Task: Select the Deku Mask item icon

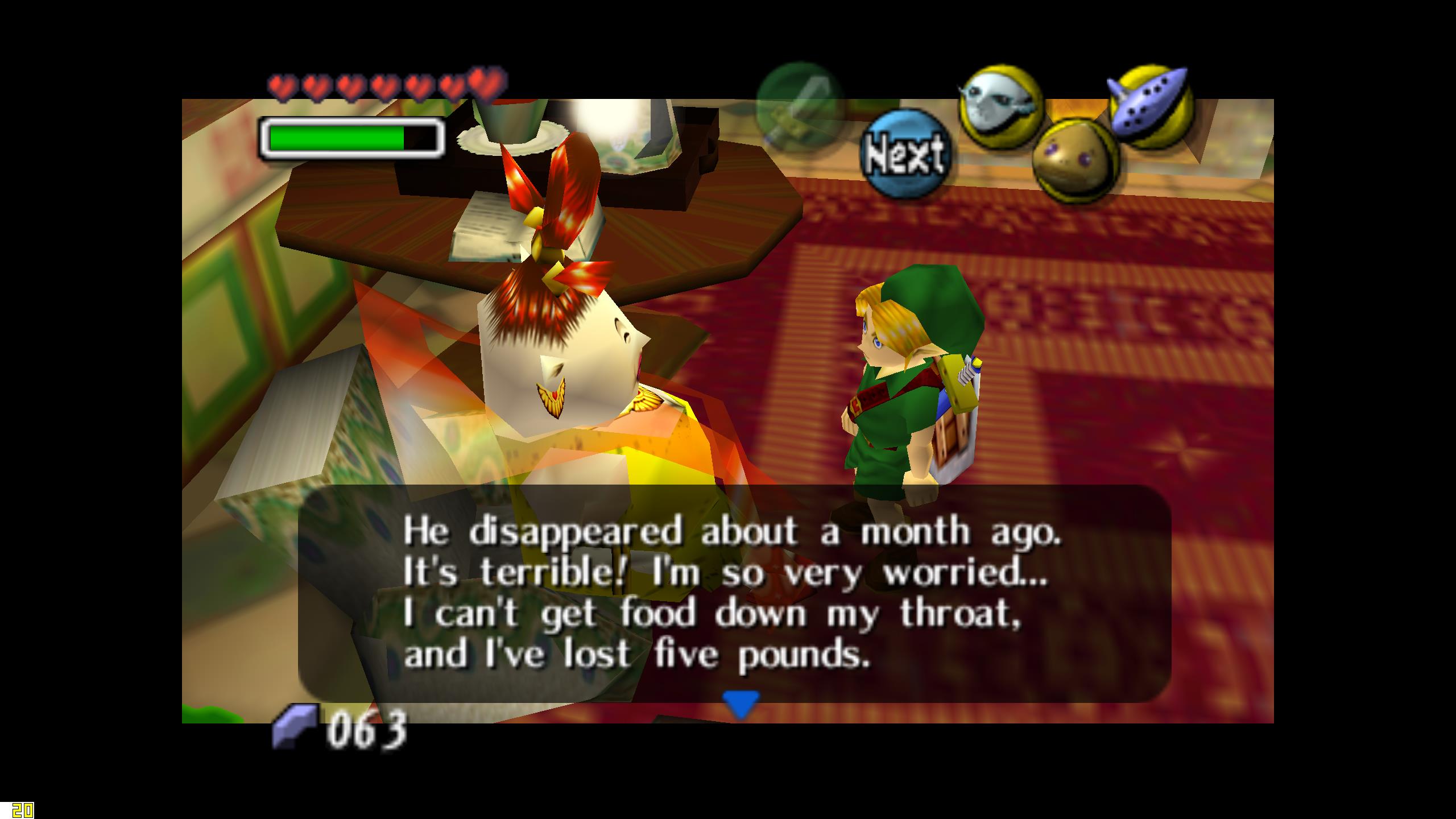Action: tap(1074, 160)
